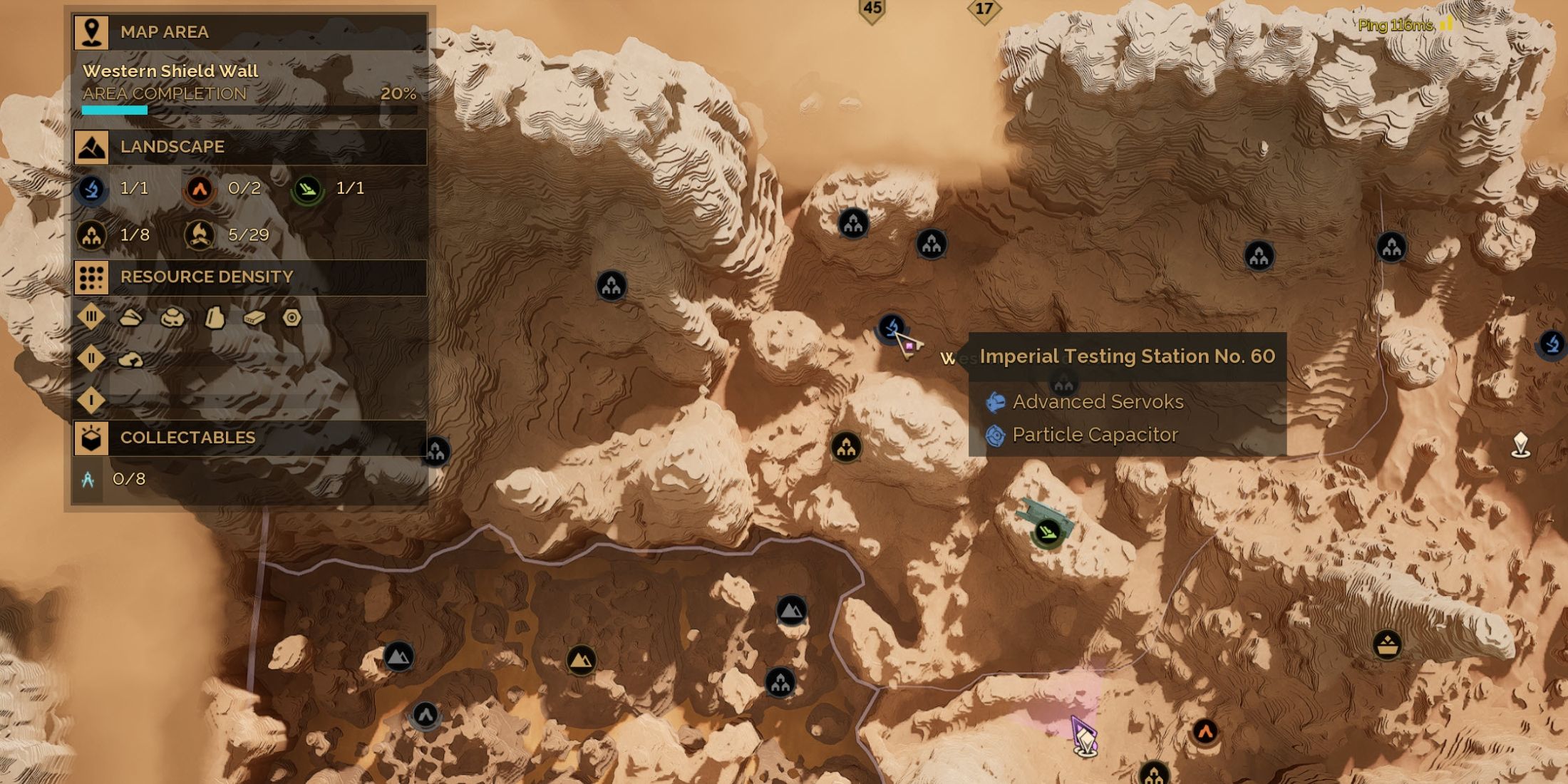Click the grey tent-shaped map marker
Image resolution: width=1568 pixels, height=784 pixels.
(425, 714)
